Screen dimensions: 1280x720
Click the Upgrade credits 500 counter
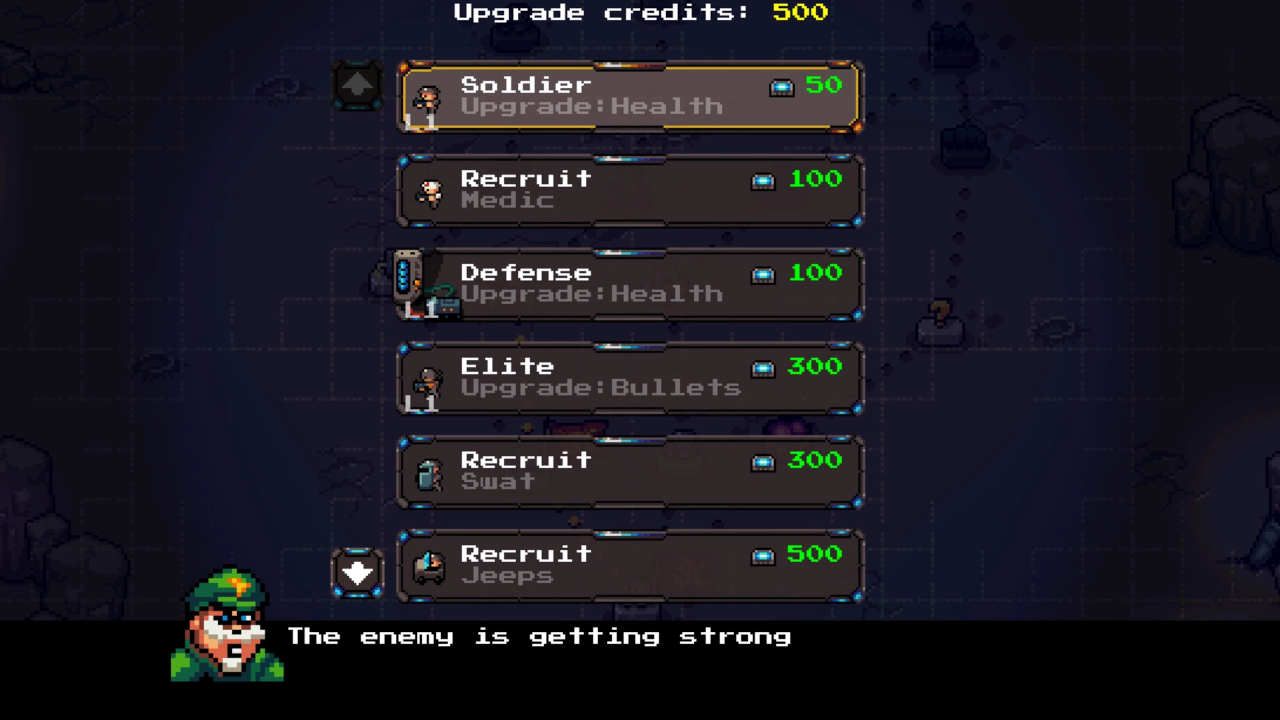click(640, 13)
